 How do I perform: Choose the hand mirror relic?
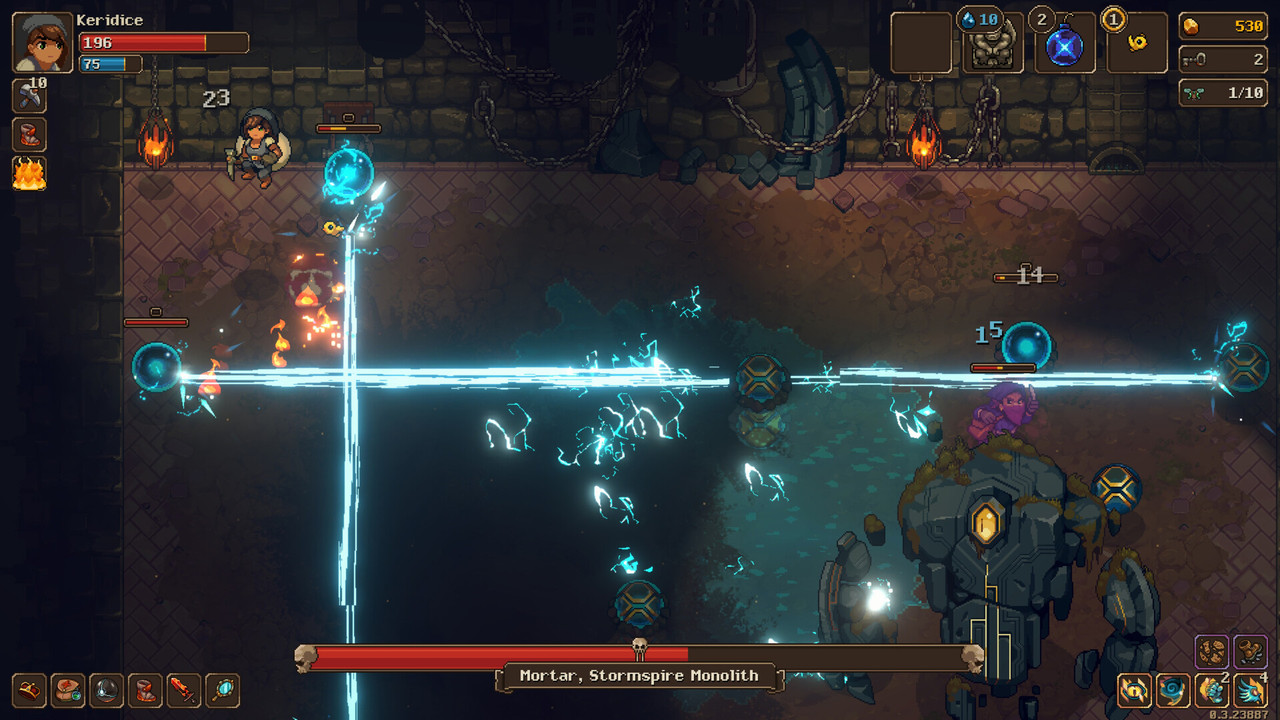[222, 690]
